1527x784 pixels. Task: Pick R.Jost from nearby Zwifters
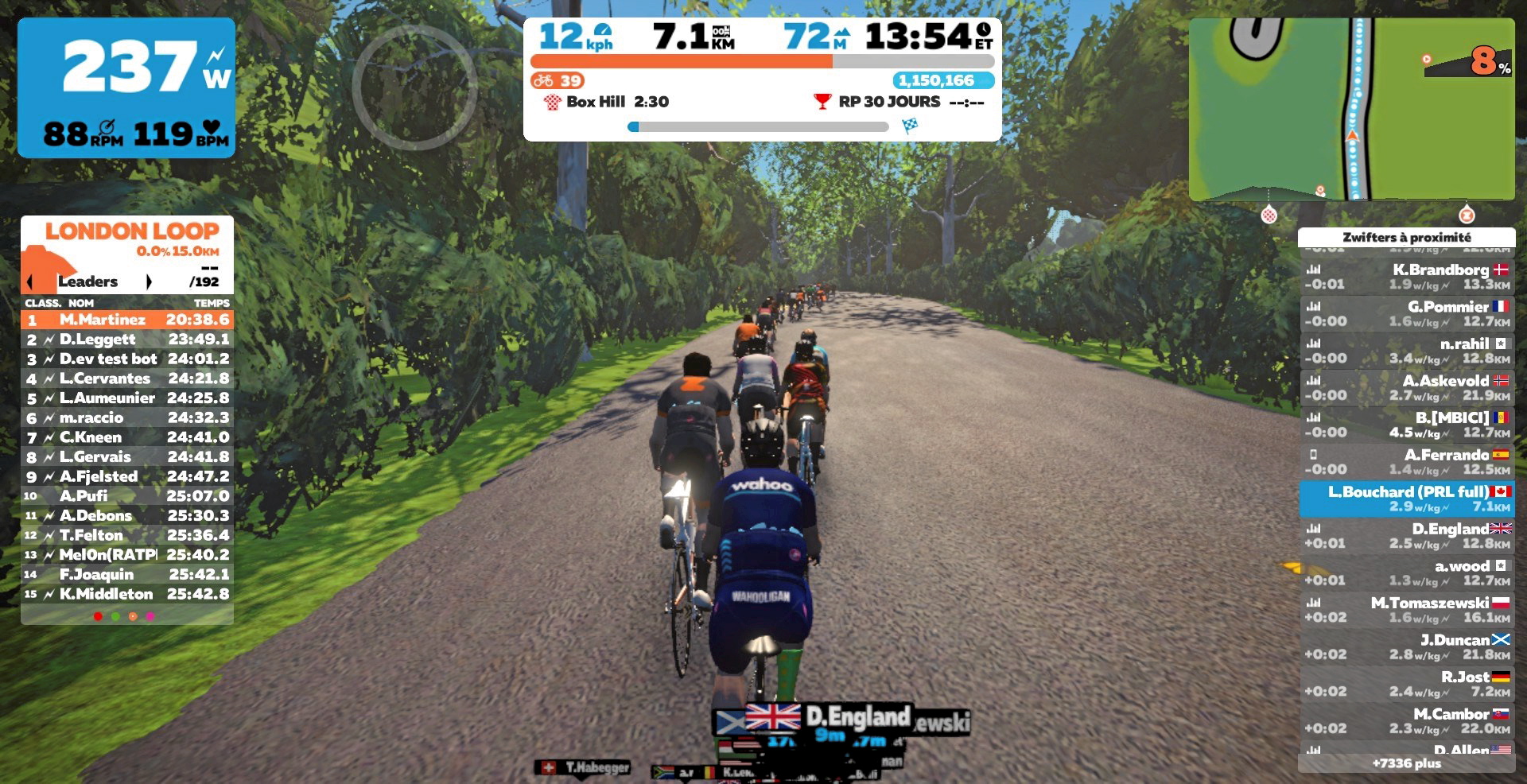(x=1406, y=684)
